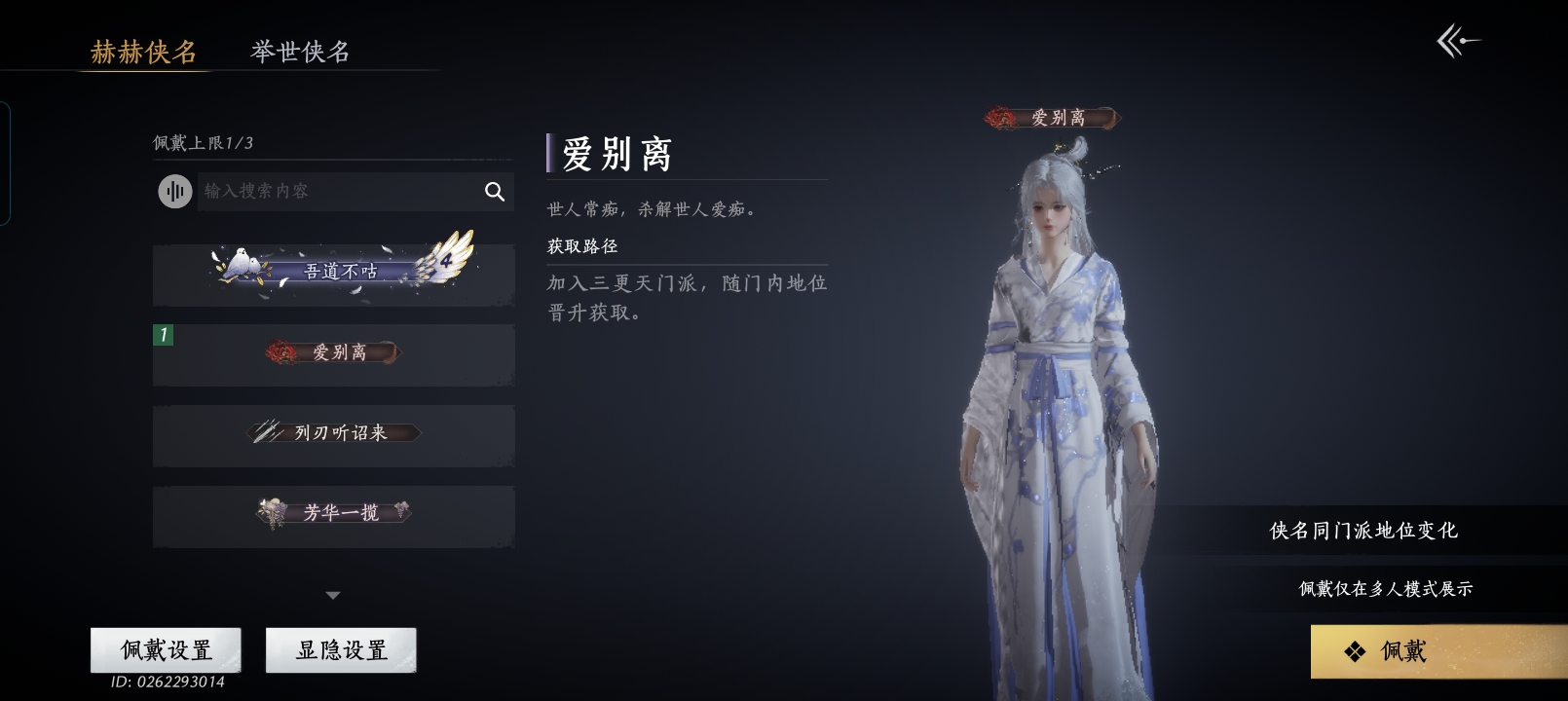Select the 吾道不孤 title row
The height and width of the screenshot is (701, 1568).
point(333,273)
